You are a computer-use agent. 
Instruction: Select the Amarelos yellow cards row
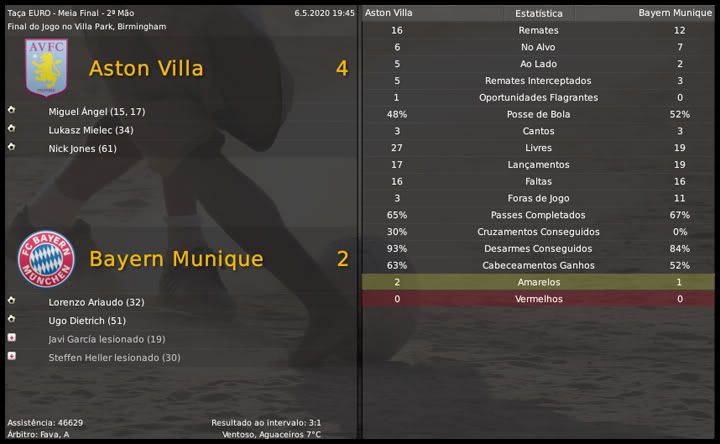(x=538, y=283)
